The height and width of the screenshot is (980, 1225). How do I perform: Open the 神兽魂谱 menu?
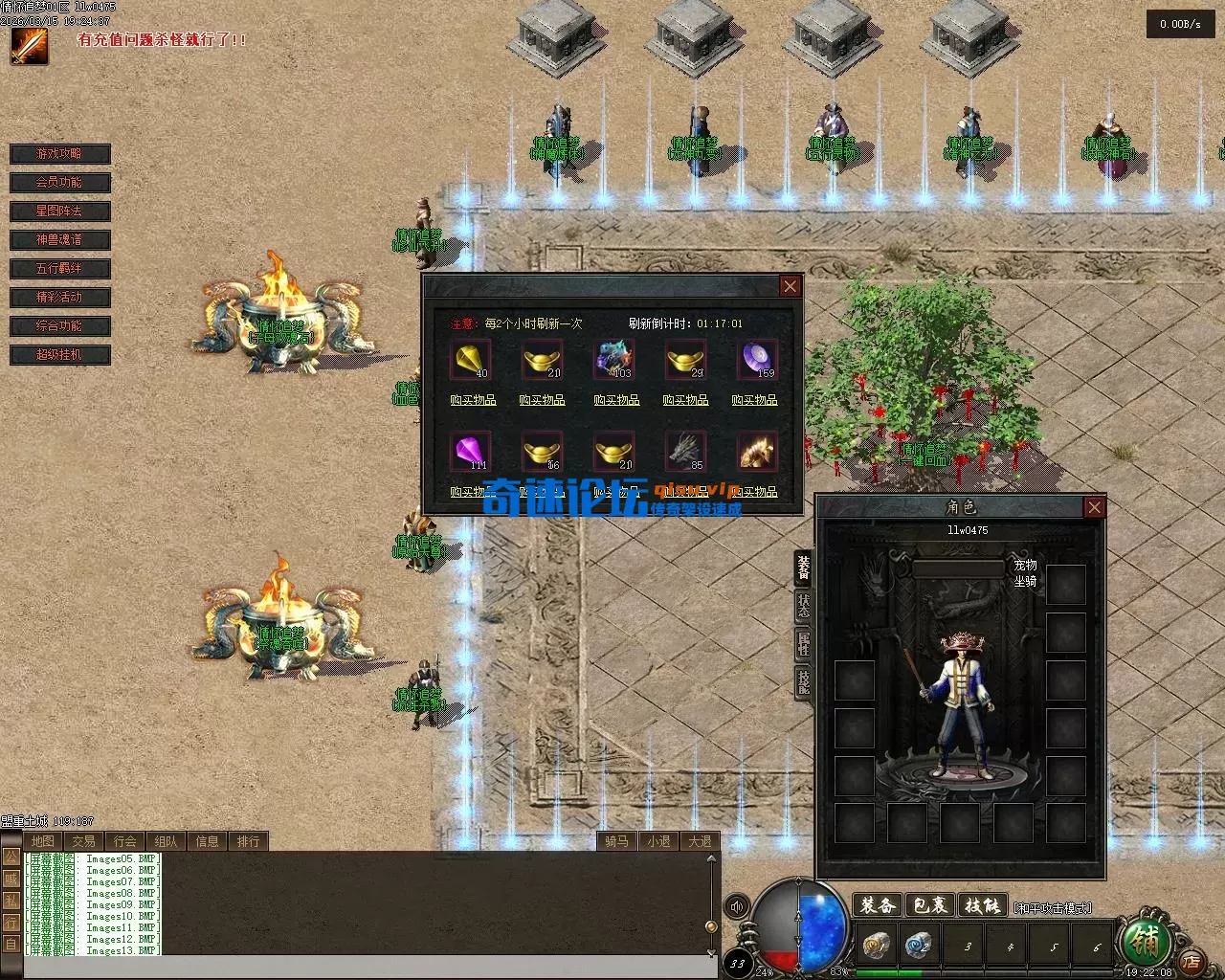(x=60, y=240)
